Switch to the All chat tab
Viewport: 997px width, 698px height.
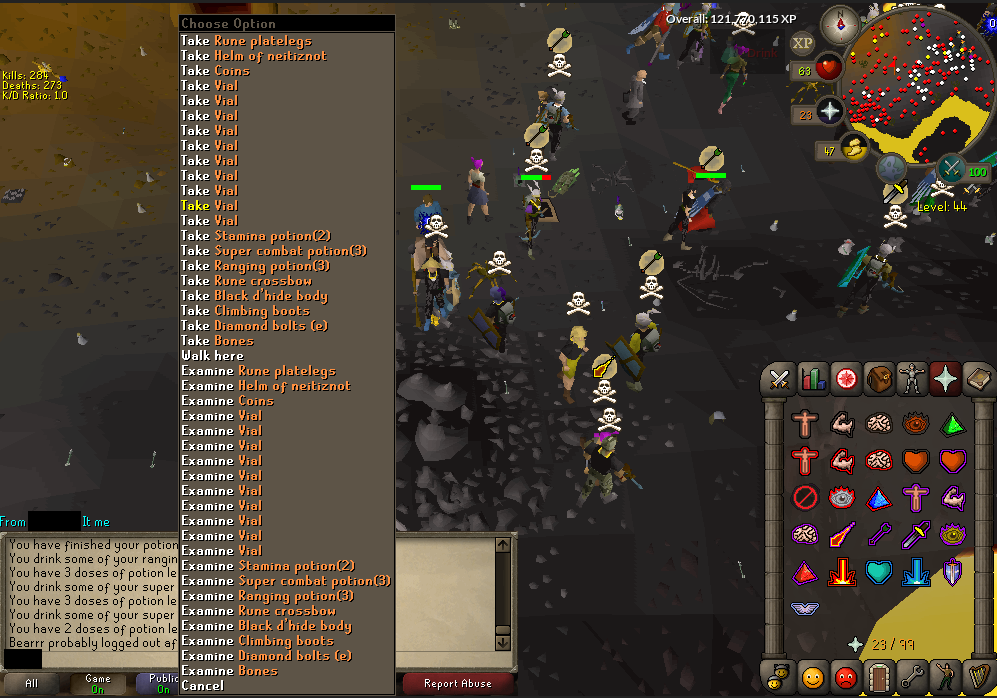coord(32,684)
